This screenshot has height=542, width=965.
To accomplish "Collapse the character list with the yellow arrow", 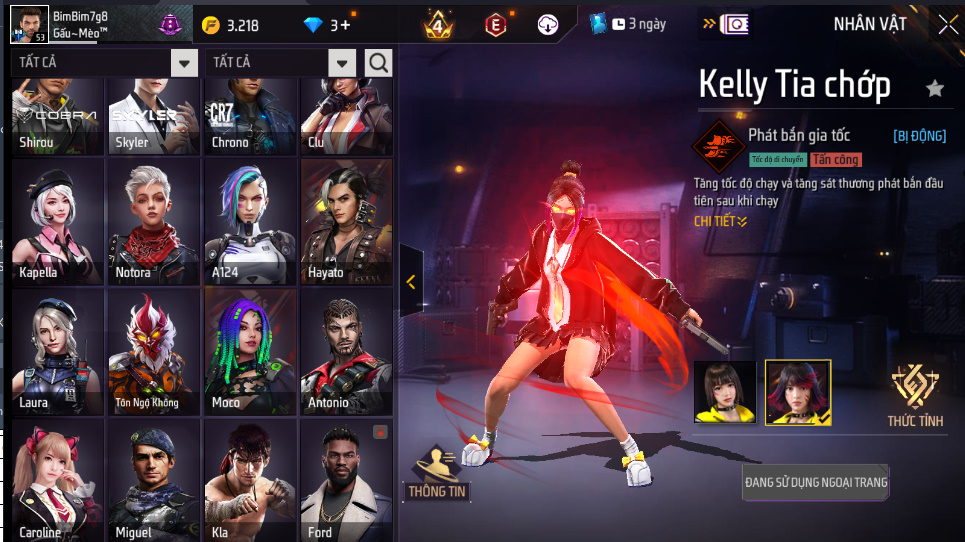I will coord(411,282).
